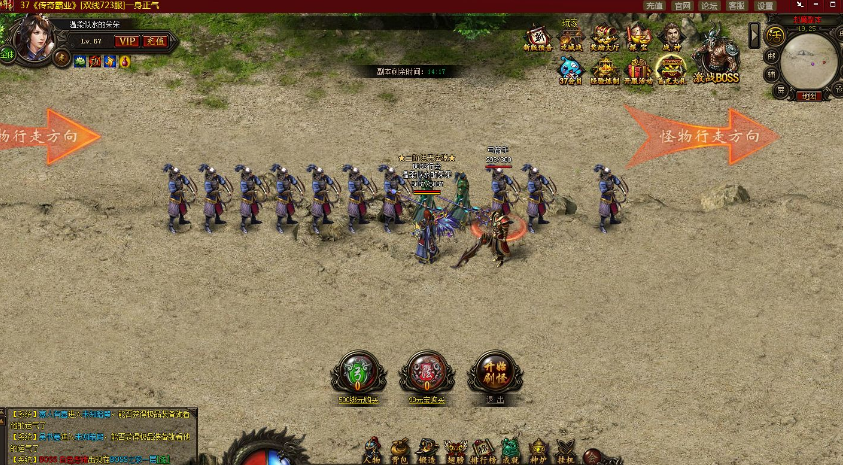Select the green orb summon button
This screenshot has height=465, width=843.
tap(358, 372)
